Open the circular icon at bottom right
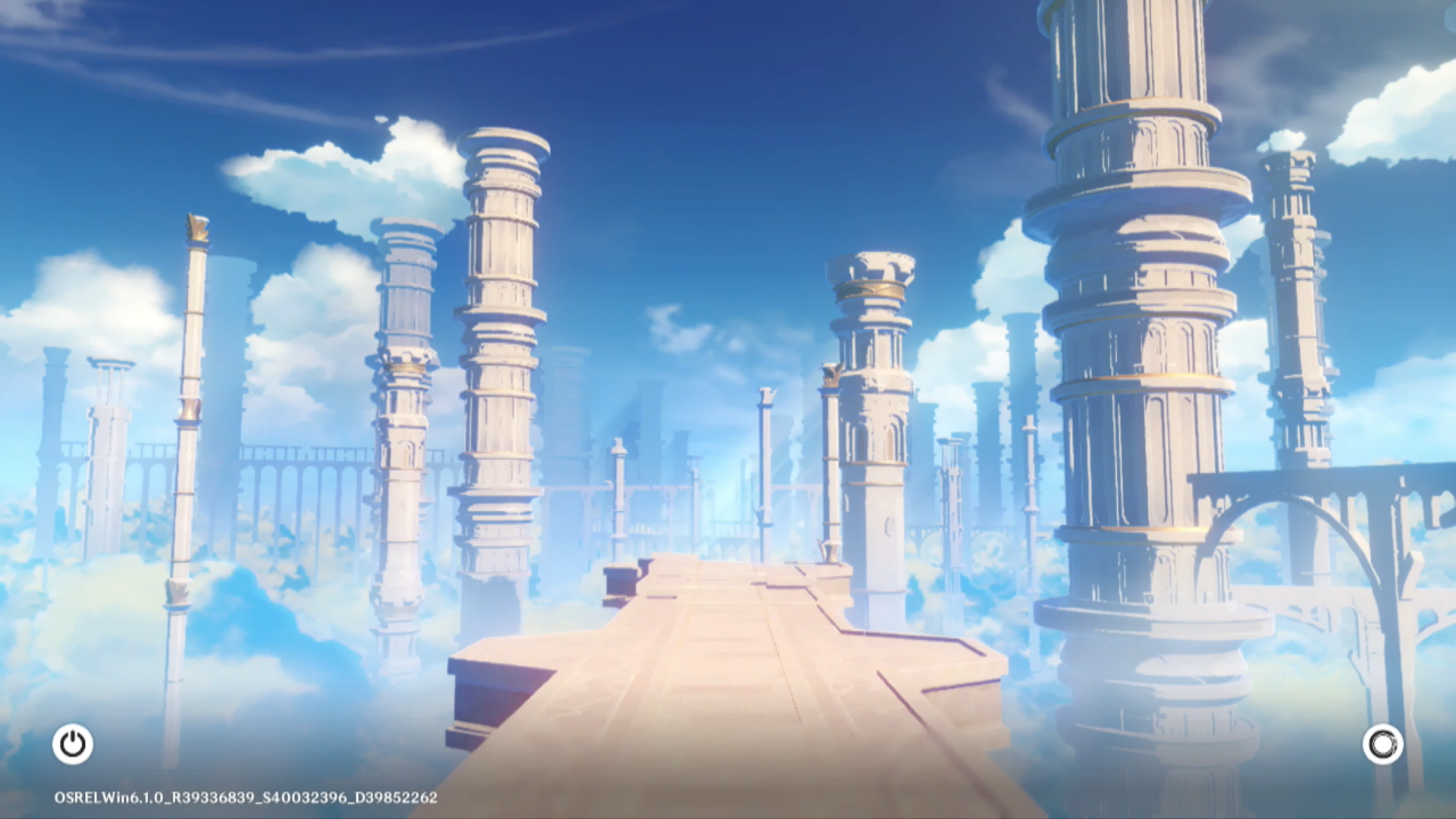This screenshot has height=819, width=1456. 1382,744
